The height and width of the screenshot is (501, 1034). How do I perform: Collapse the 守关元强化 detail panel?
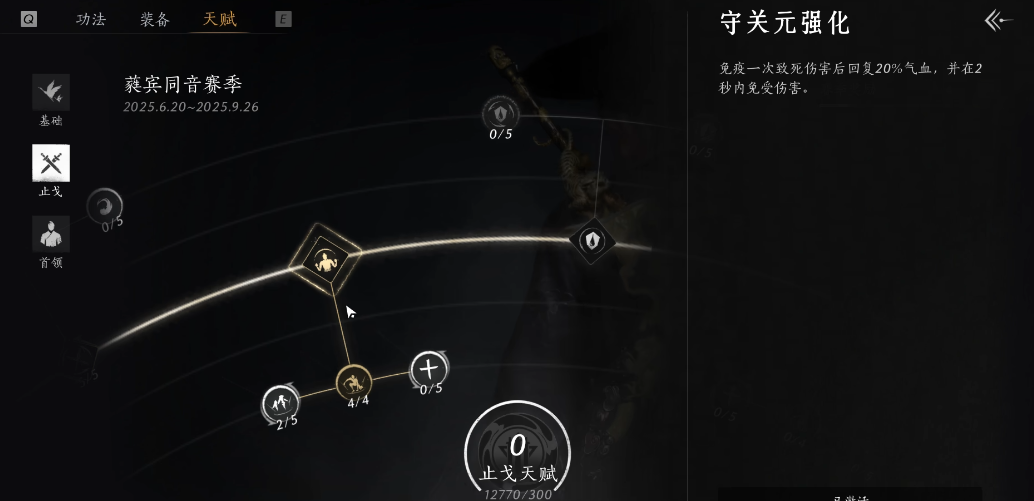[997, 20]
